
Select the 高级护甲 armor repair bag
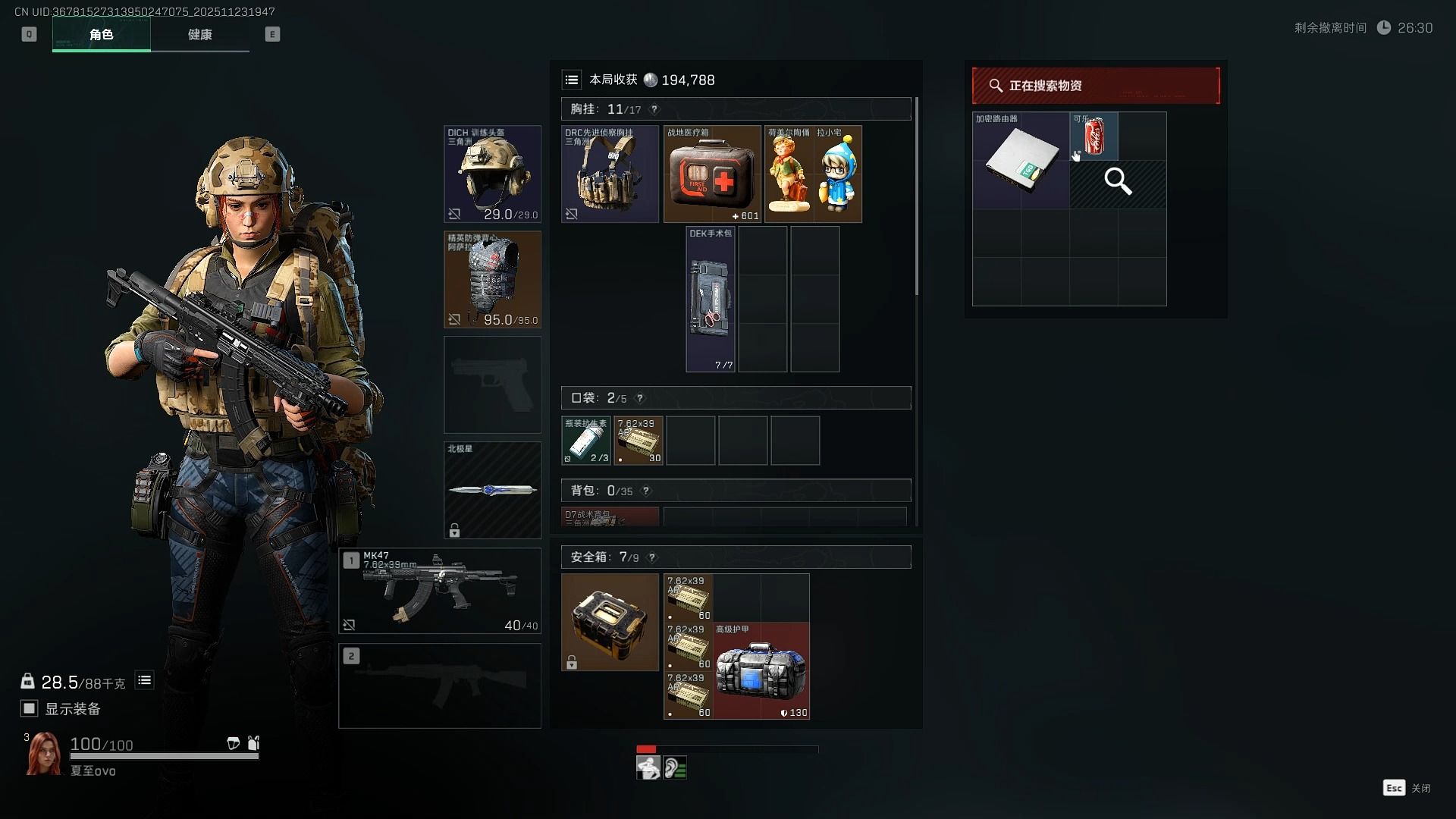[761, 671]
